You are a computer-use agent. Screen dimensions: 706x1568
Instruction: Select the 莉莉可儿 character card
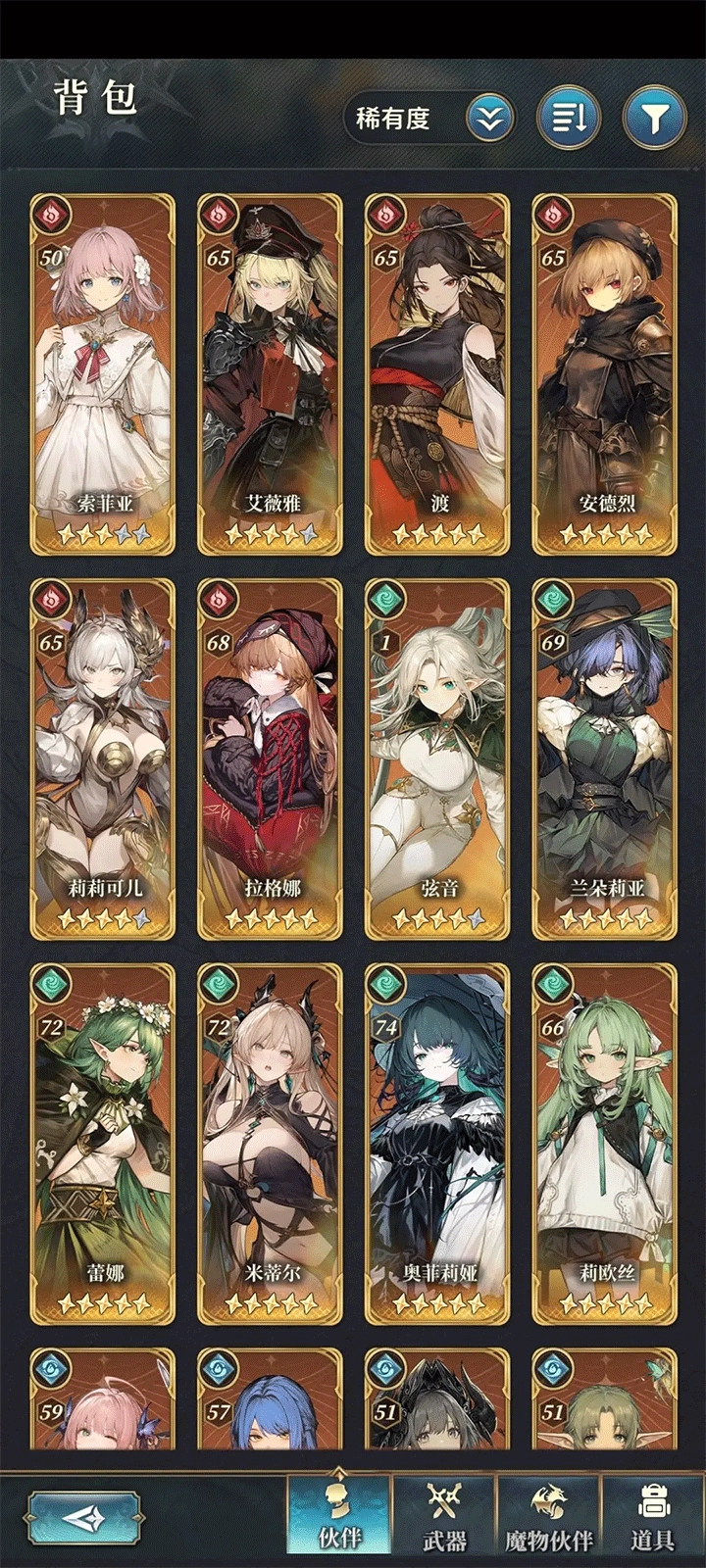tap(103, 758)
